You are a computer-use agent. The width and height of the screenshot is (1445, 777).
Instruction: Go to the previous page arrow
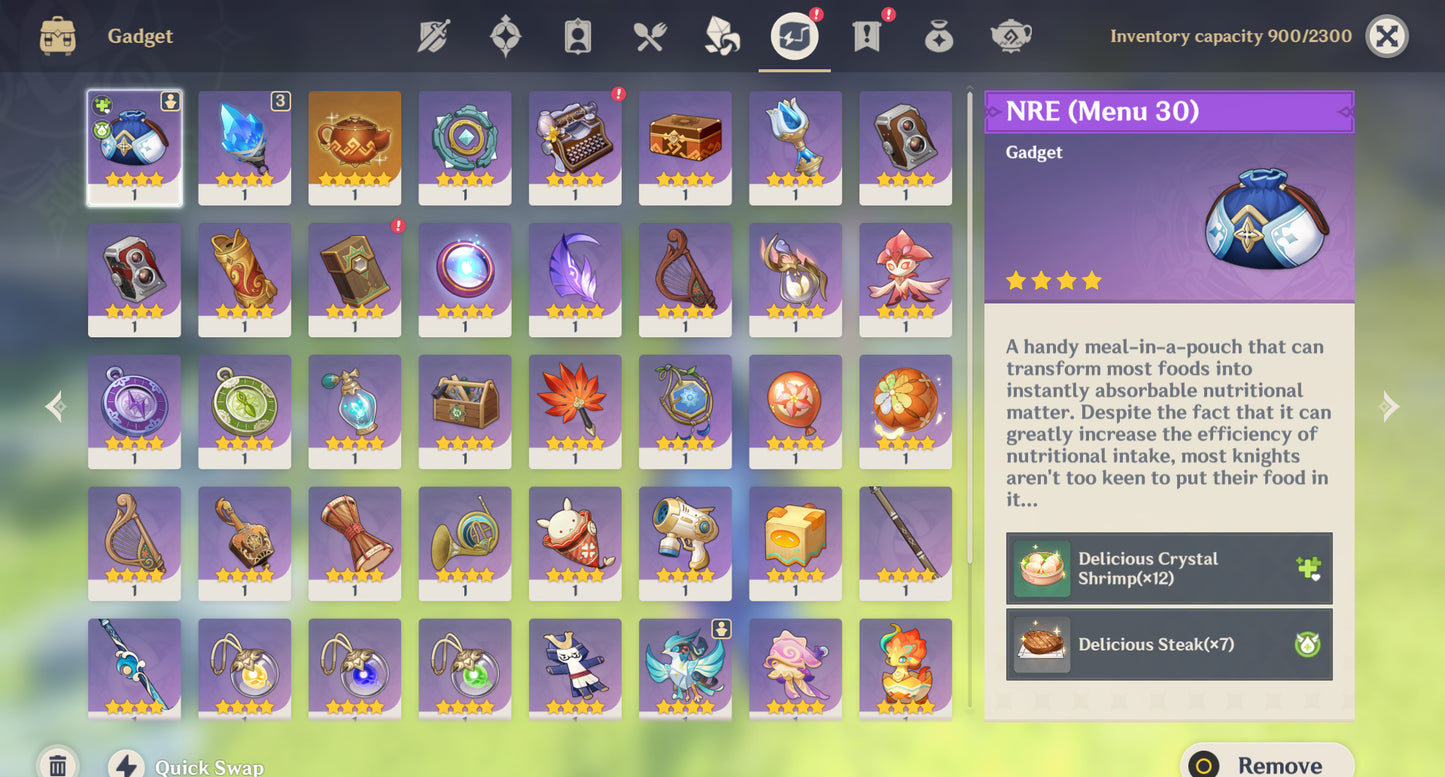(x=56, y=406)
